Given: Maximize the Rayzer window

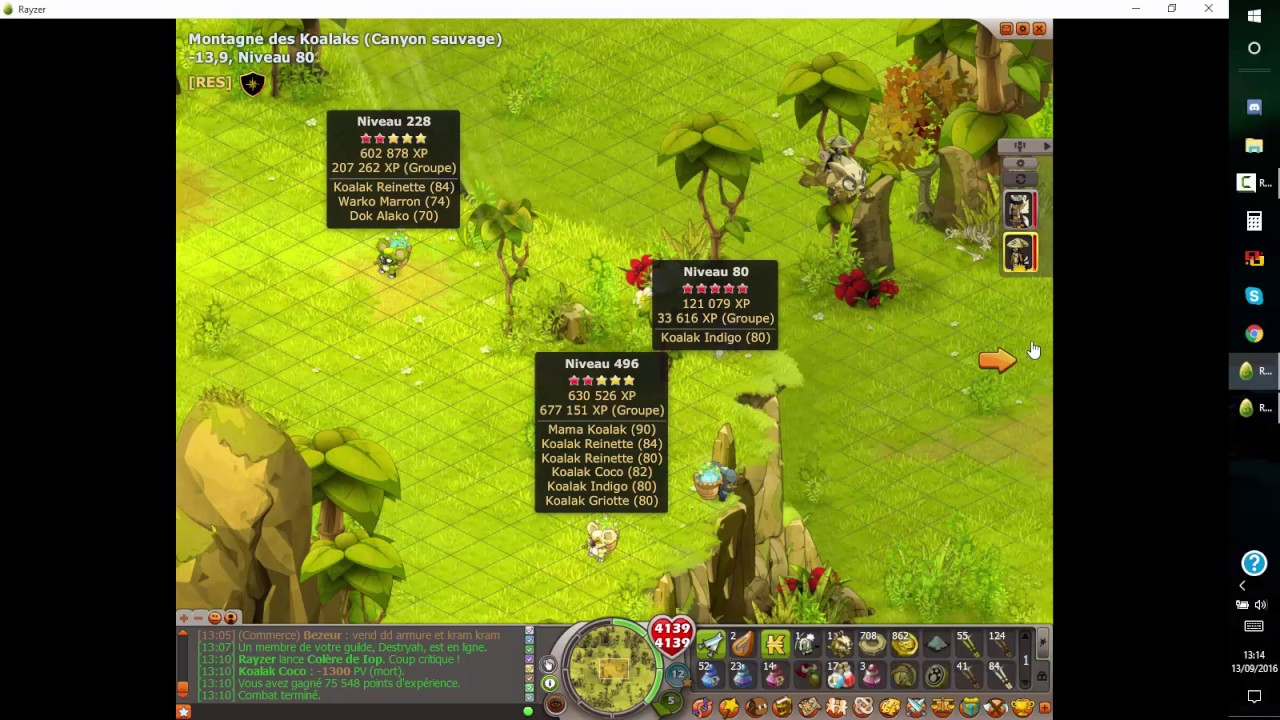Looking at the screenshot, I should pos(1172,9).
